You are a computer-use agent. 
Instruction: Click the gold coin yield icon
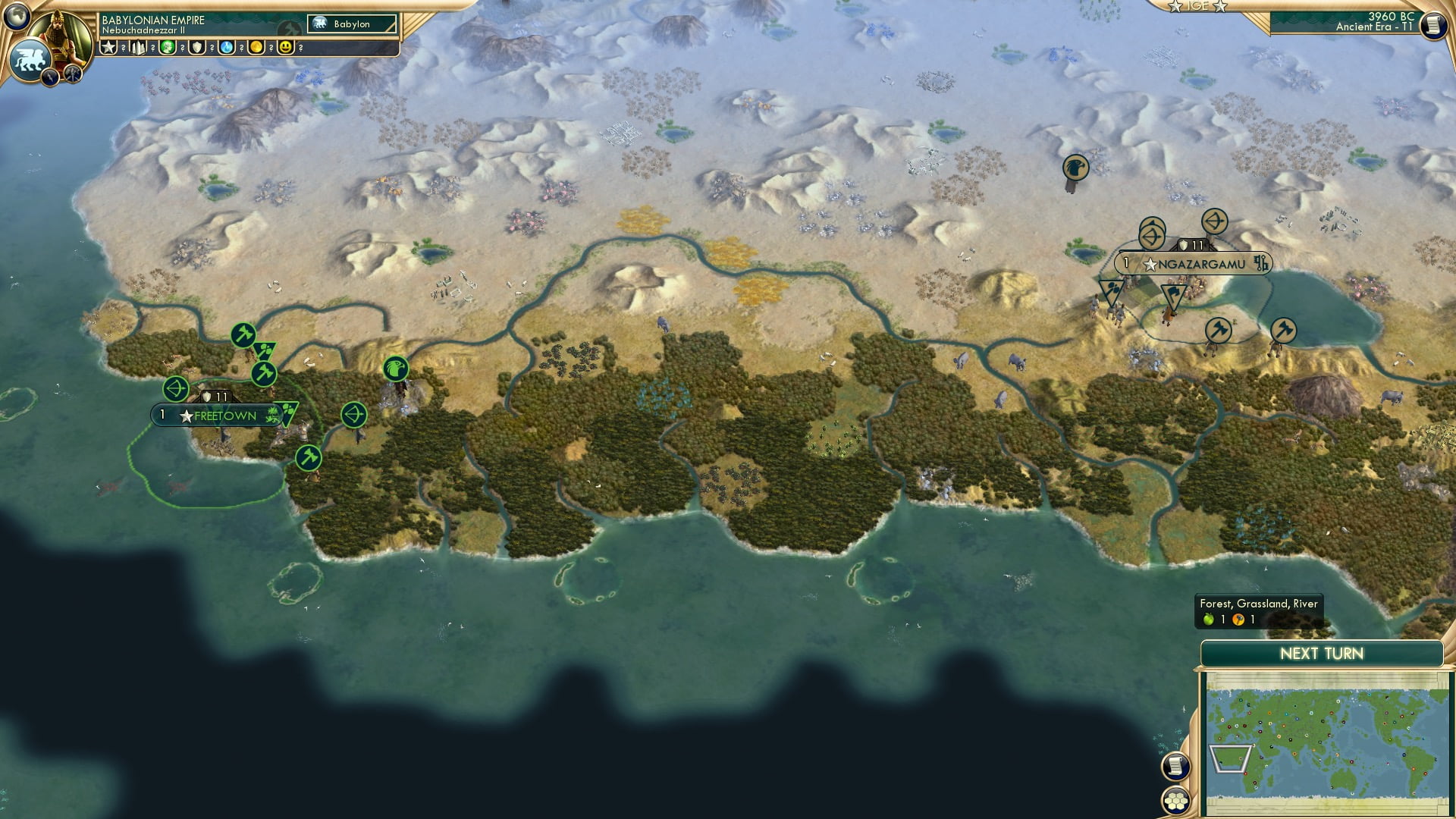pyautogui.click(x=256, y=47)
